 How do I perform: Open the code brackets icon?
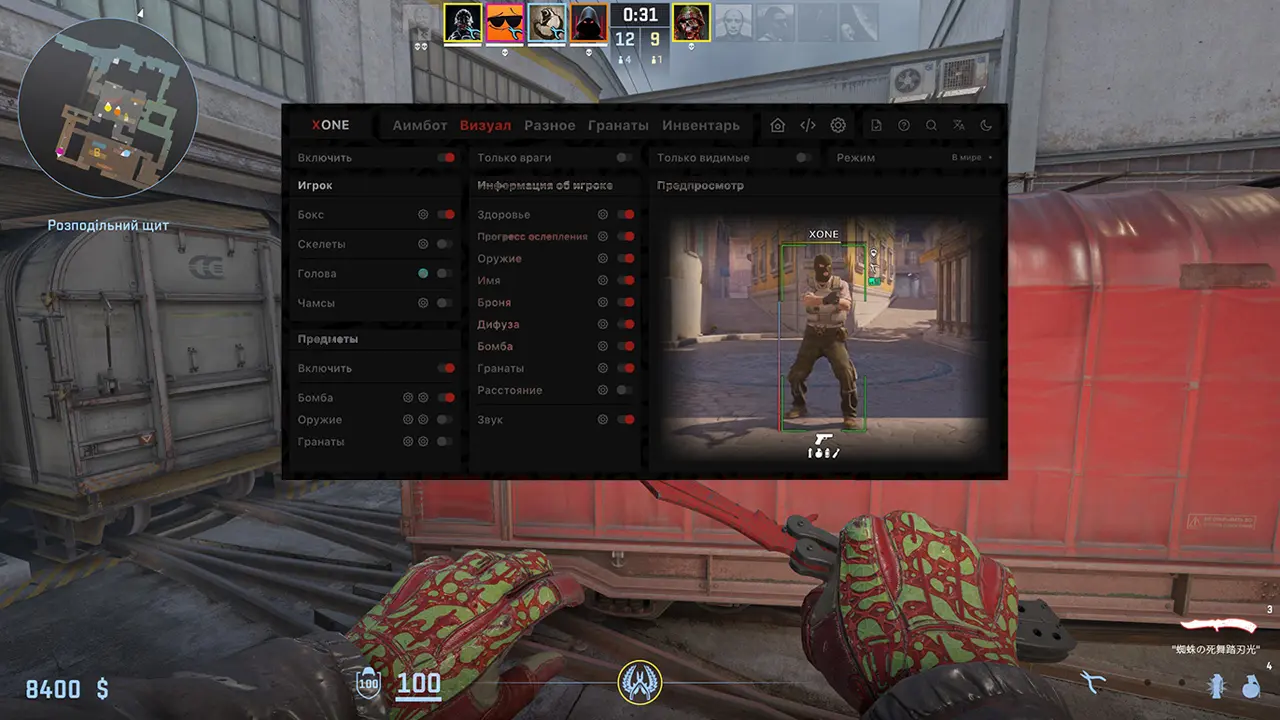808,125
